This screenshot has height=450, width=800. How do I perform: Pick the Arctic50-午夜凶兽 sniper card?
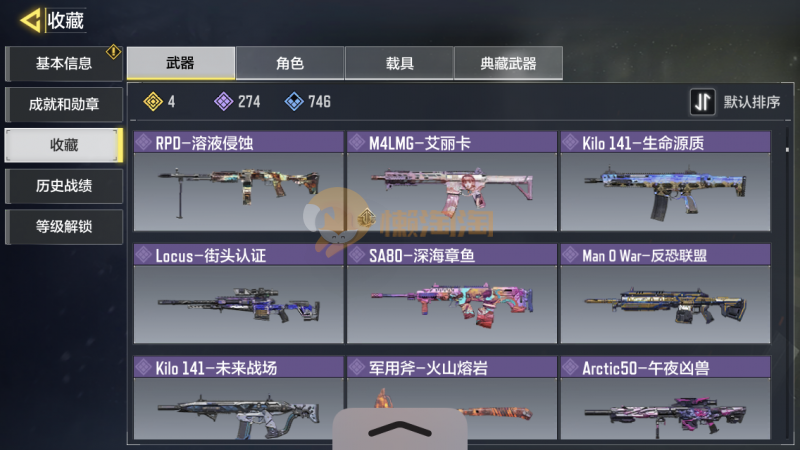pos(664,402)
